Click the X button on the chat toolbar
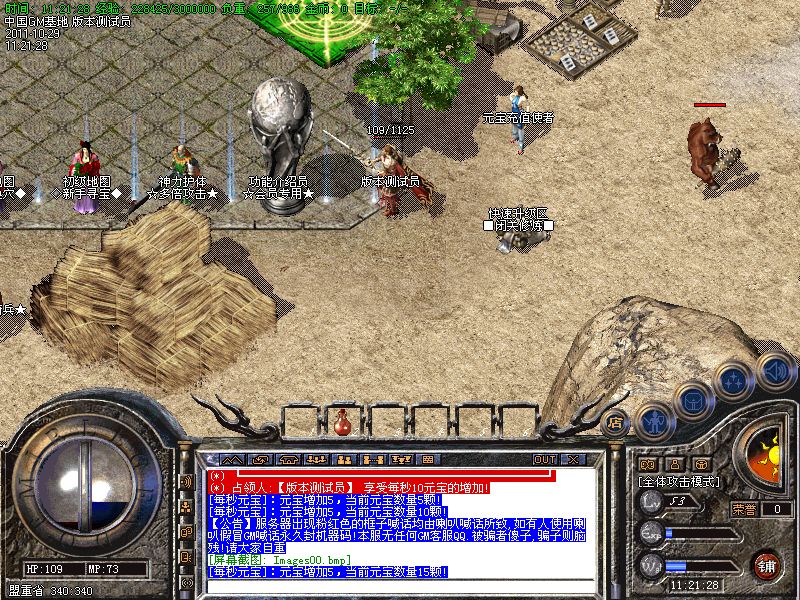 coord(573,460)
